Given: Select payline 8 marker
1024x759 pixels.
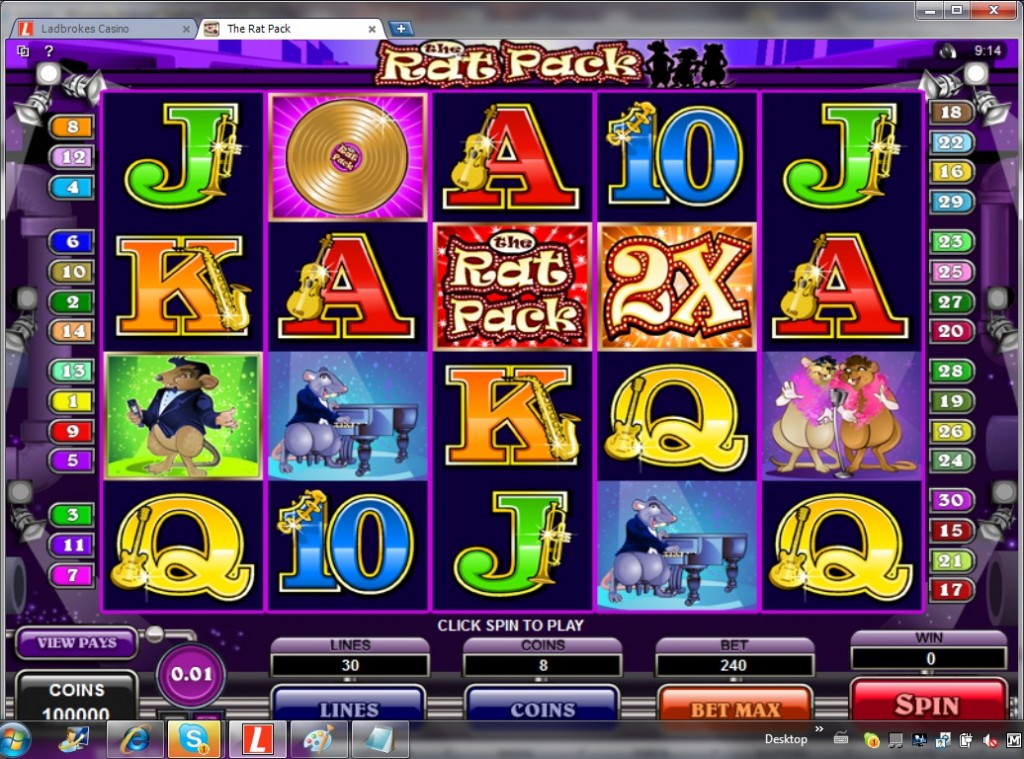Looking at the screenshot, I should (x=73, y=127).
